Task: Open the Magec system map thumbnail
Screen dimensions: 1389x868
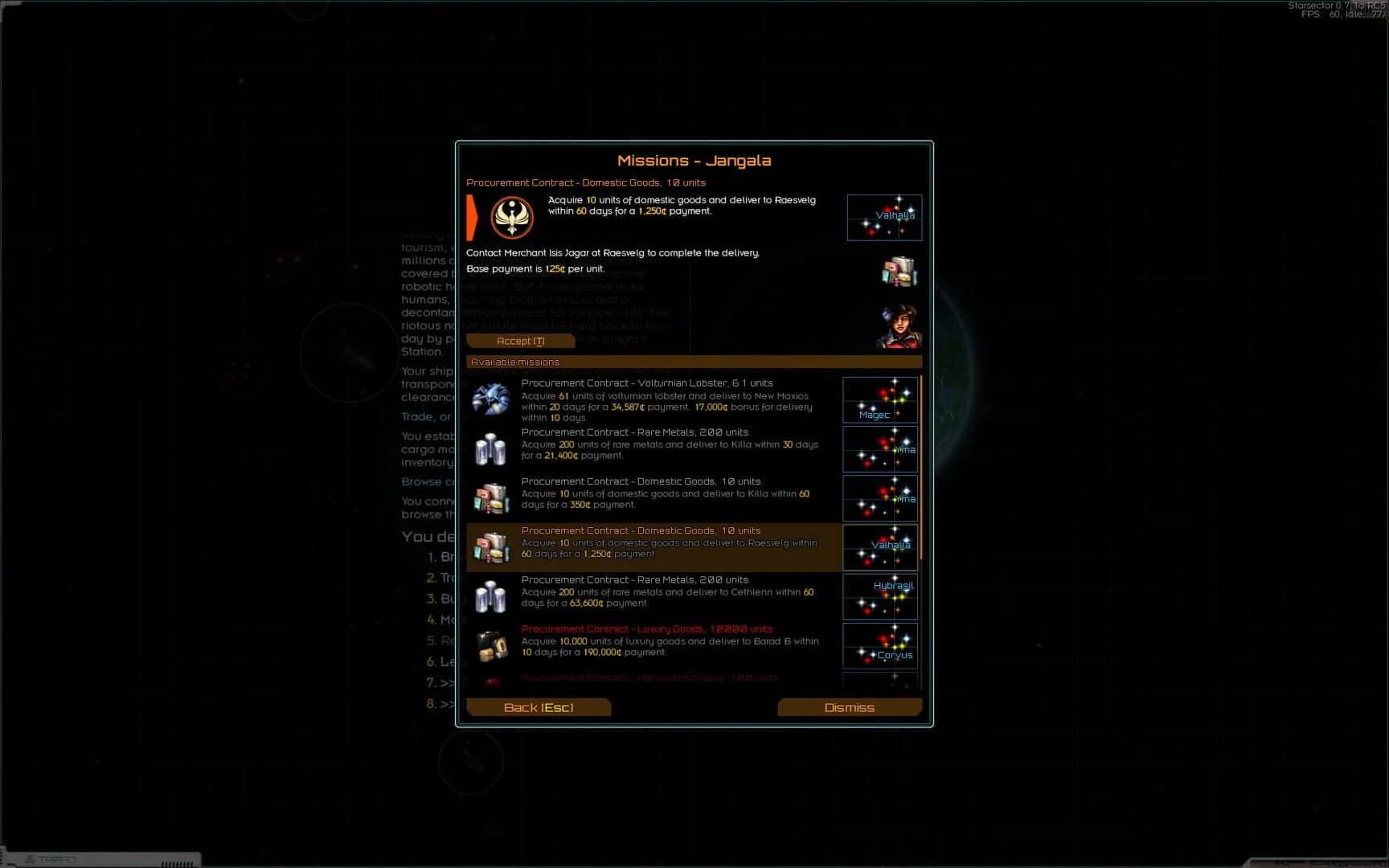Action: tap(879, 399)
